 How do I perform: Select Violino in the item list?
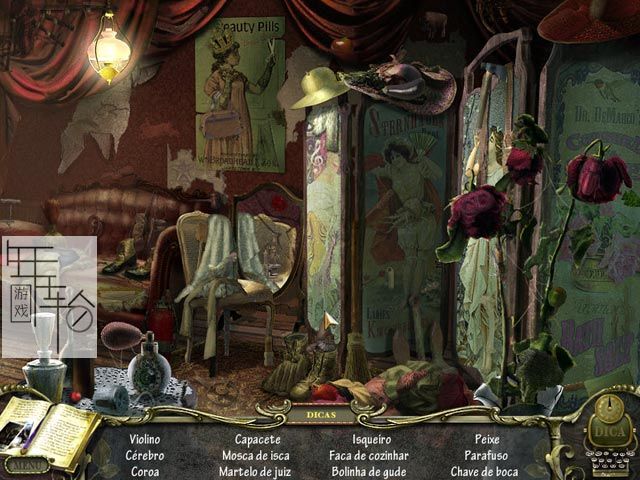click(x=144, y=439)
